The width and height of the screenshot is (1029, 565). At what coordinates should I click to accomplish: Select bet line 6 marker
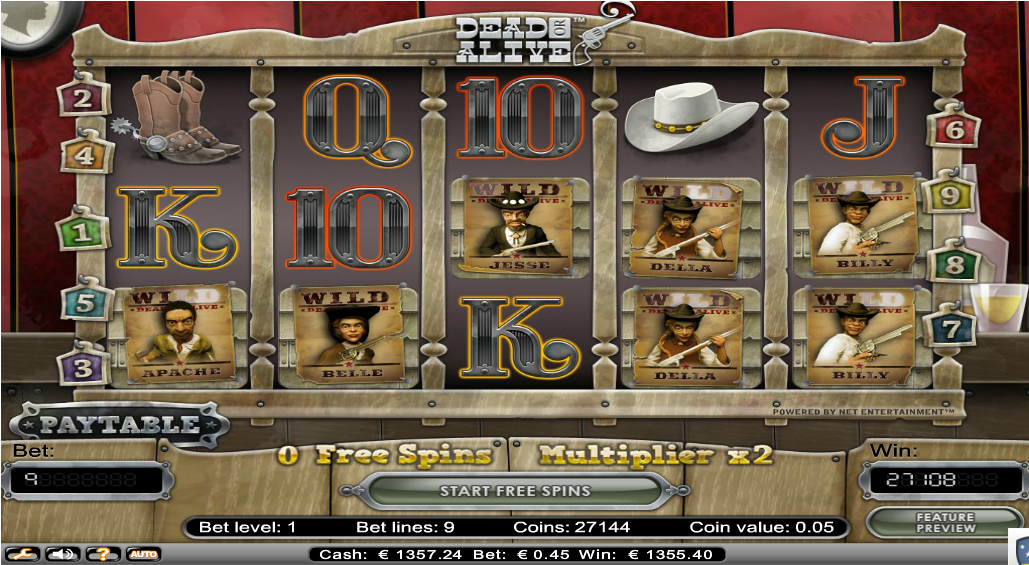(x=952, y=129)
